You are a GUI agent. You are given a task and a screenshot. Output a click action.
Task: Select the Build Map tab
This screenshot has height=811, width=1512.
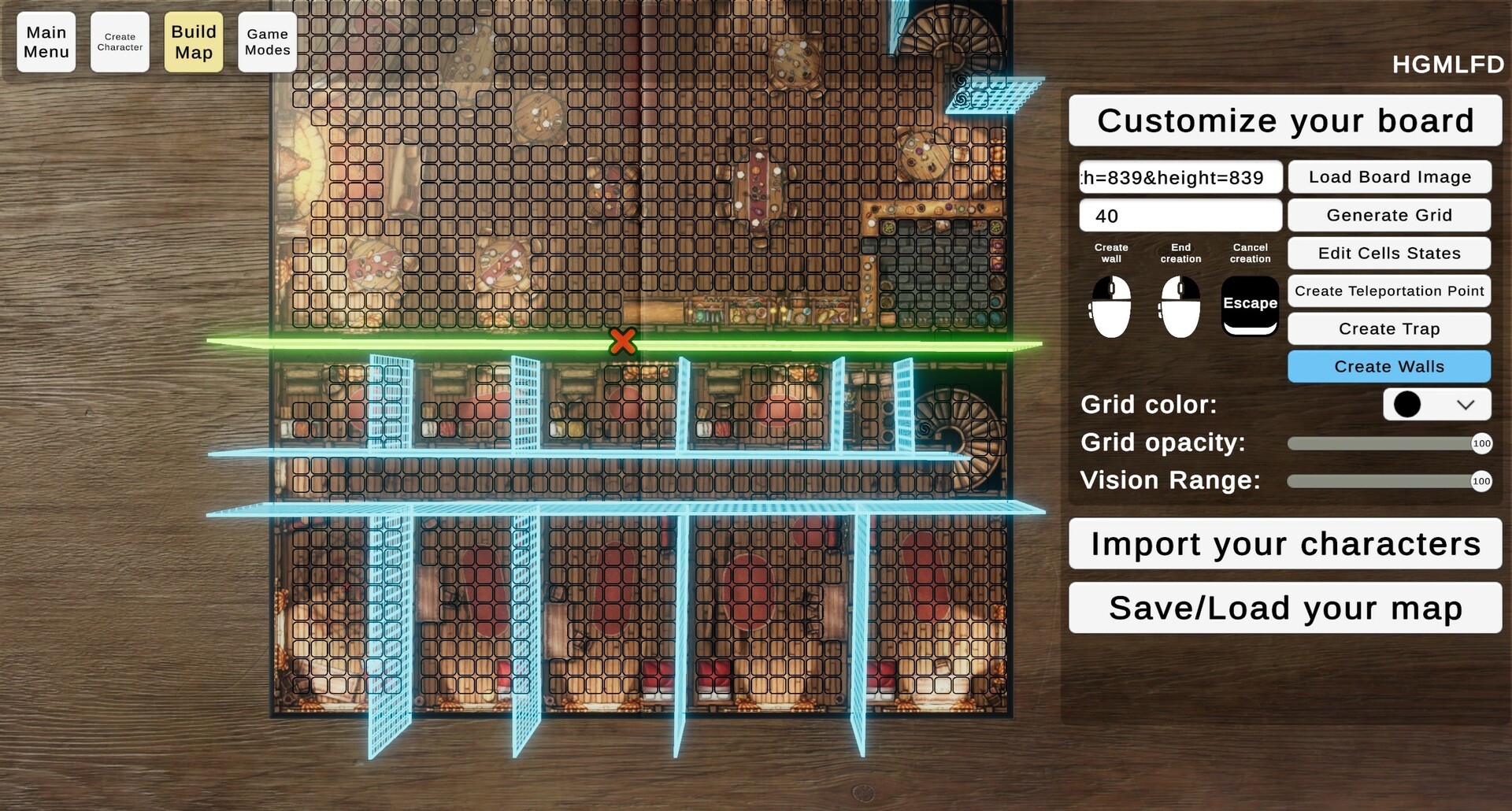coord(193,42)
